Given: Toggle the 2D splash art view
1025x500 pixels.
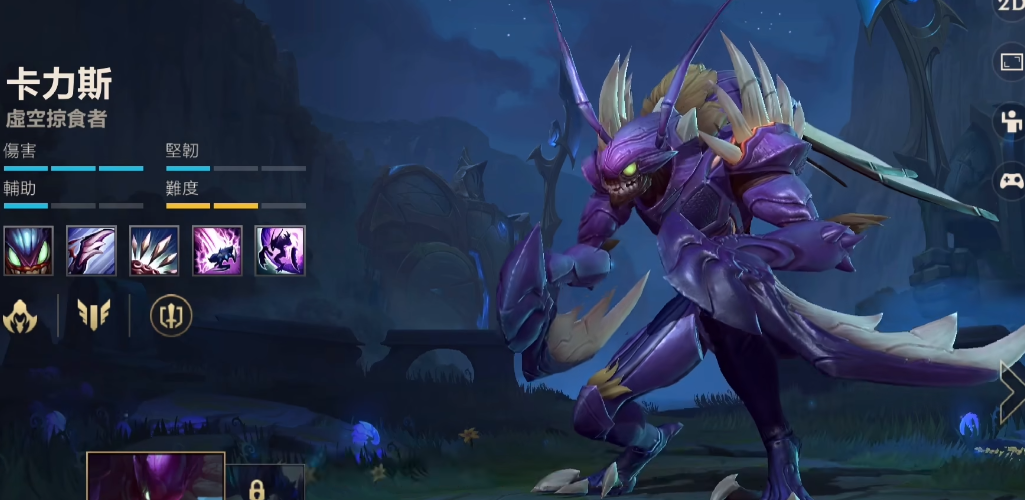Looking at the screenshot, I should 1010,6.
